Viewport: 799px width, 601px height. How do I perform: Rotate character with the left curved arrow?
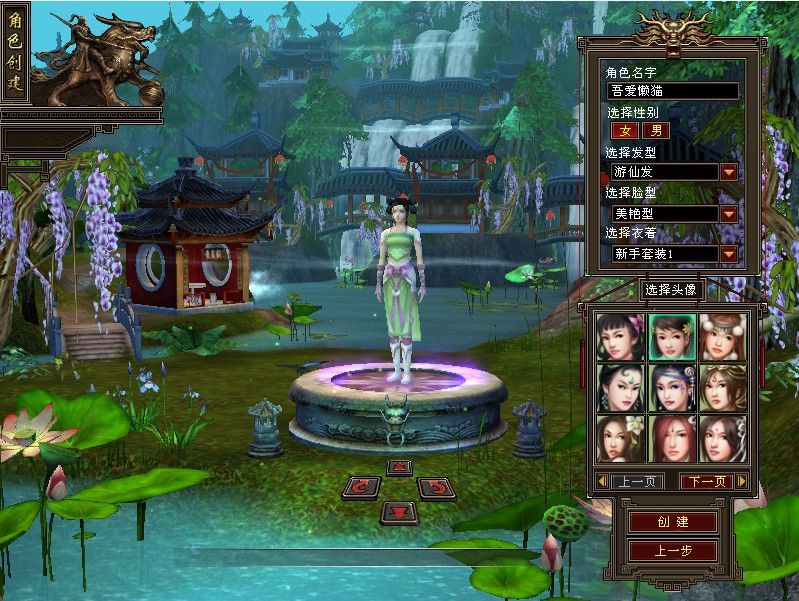tap(361, 488)
